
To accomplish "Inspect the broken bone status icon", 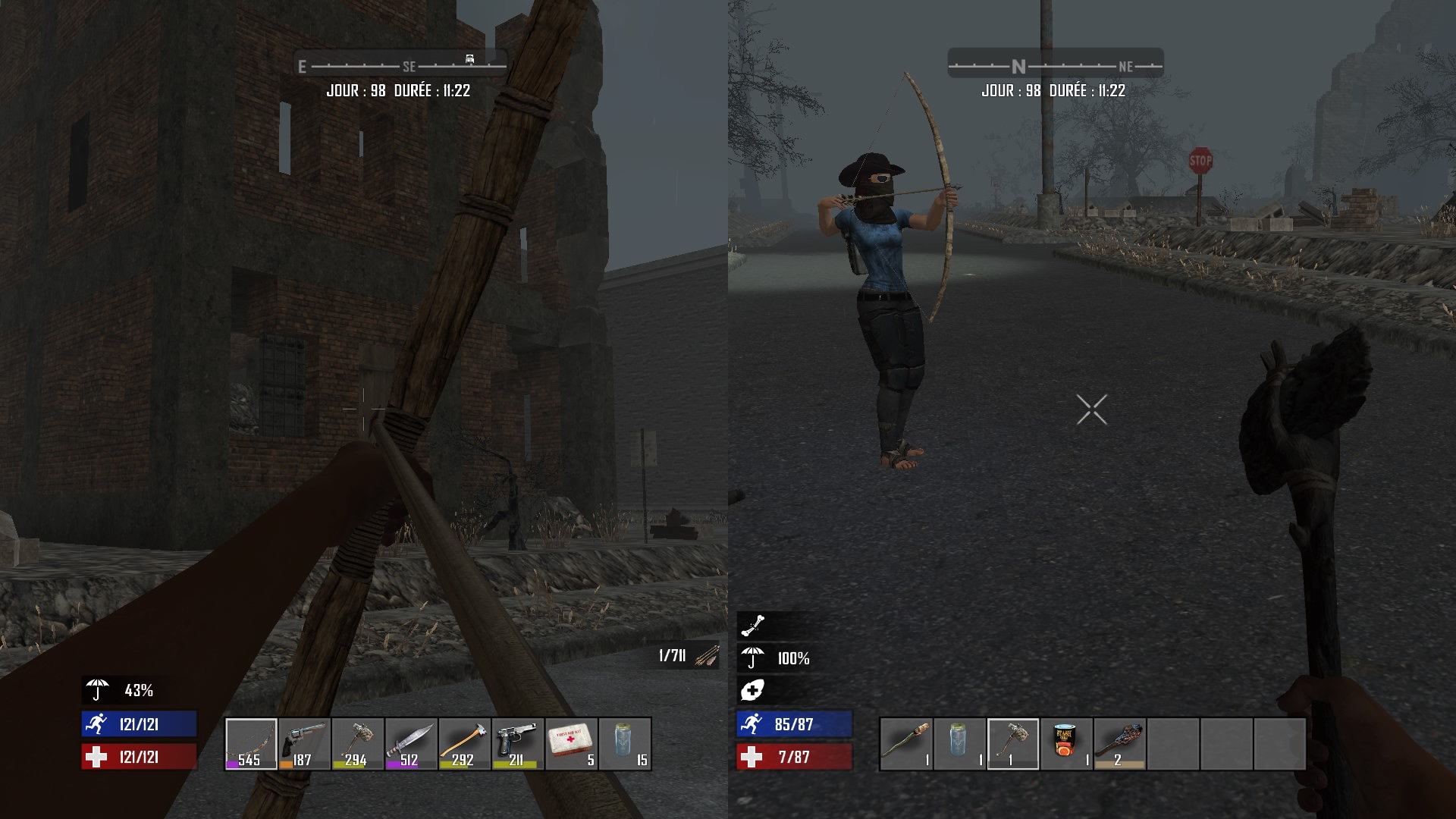I will point(753,626).
